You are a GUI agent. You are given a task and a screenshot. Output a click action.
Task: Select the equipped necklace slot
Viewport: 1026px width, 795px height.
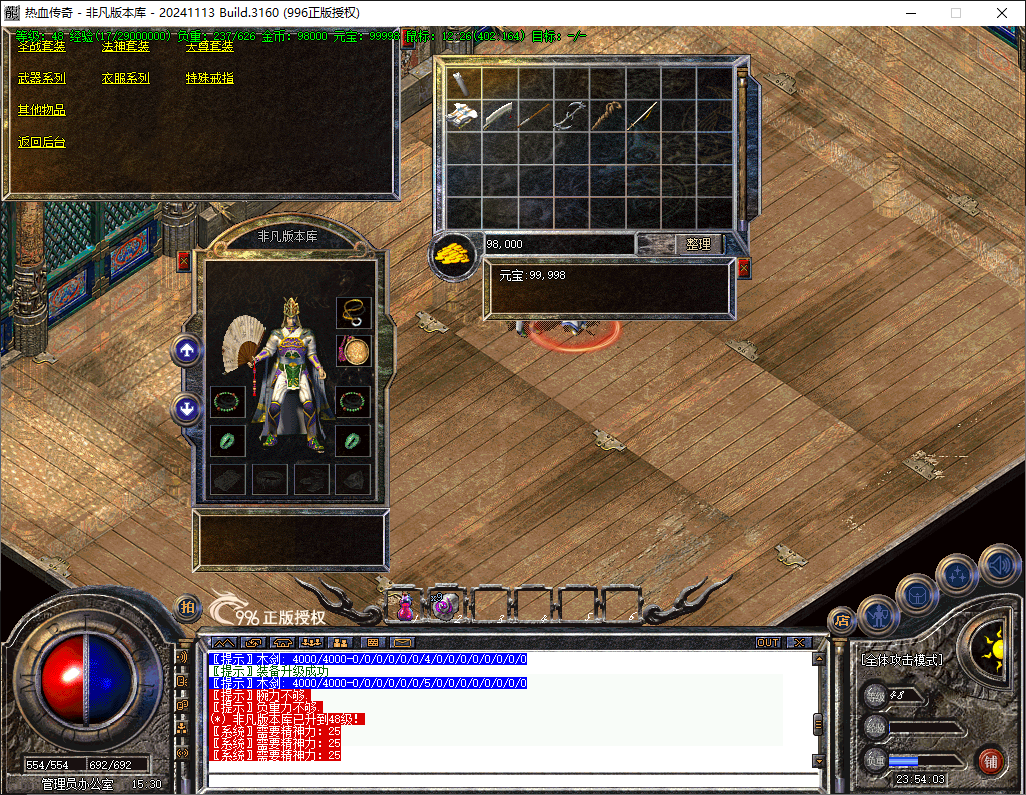[x=353, y=313]
